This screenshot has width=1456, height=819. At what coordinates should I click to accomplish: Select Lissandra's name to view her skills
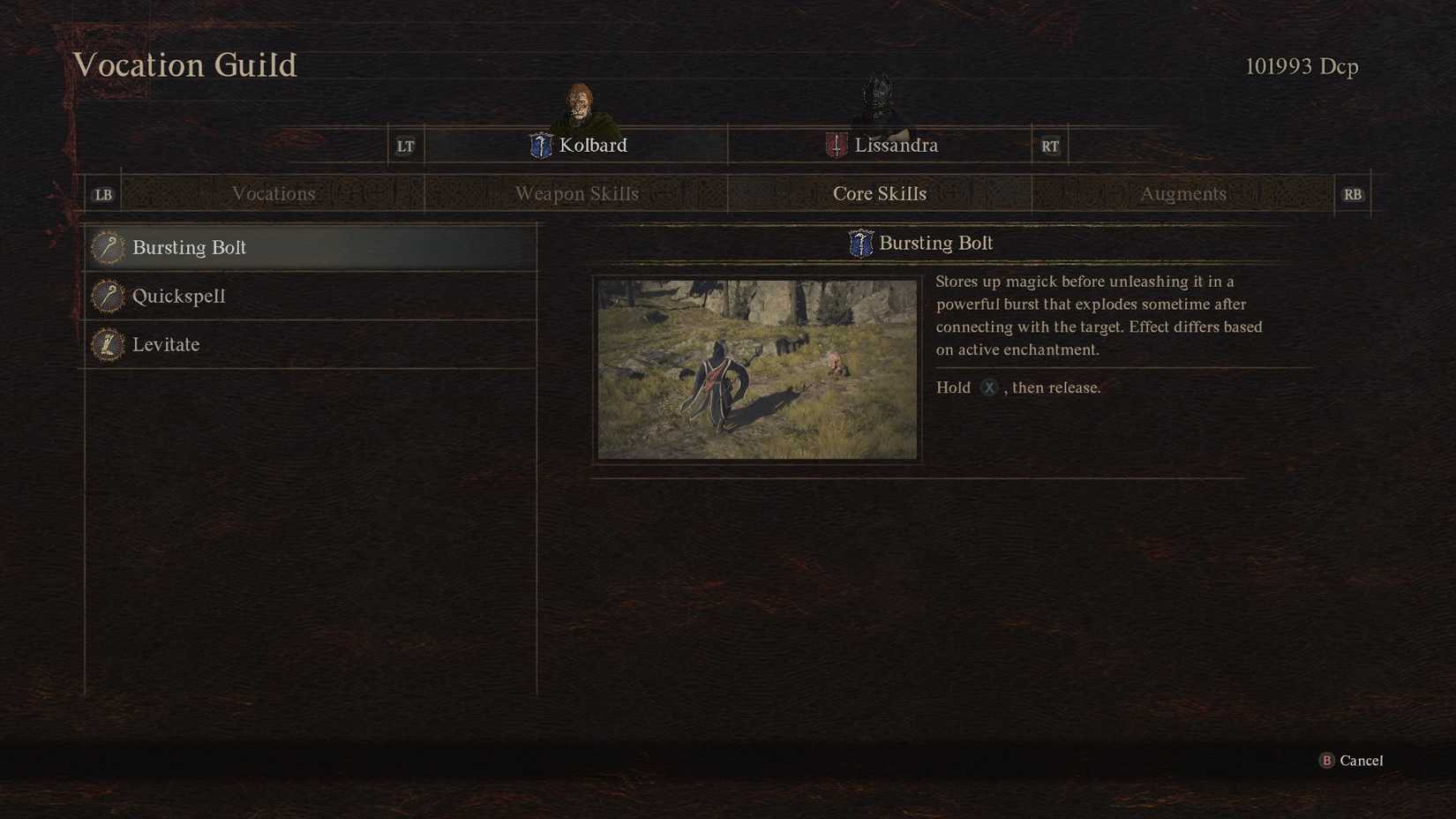pos(896,145)
